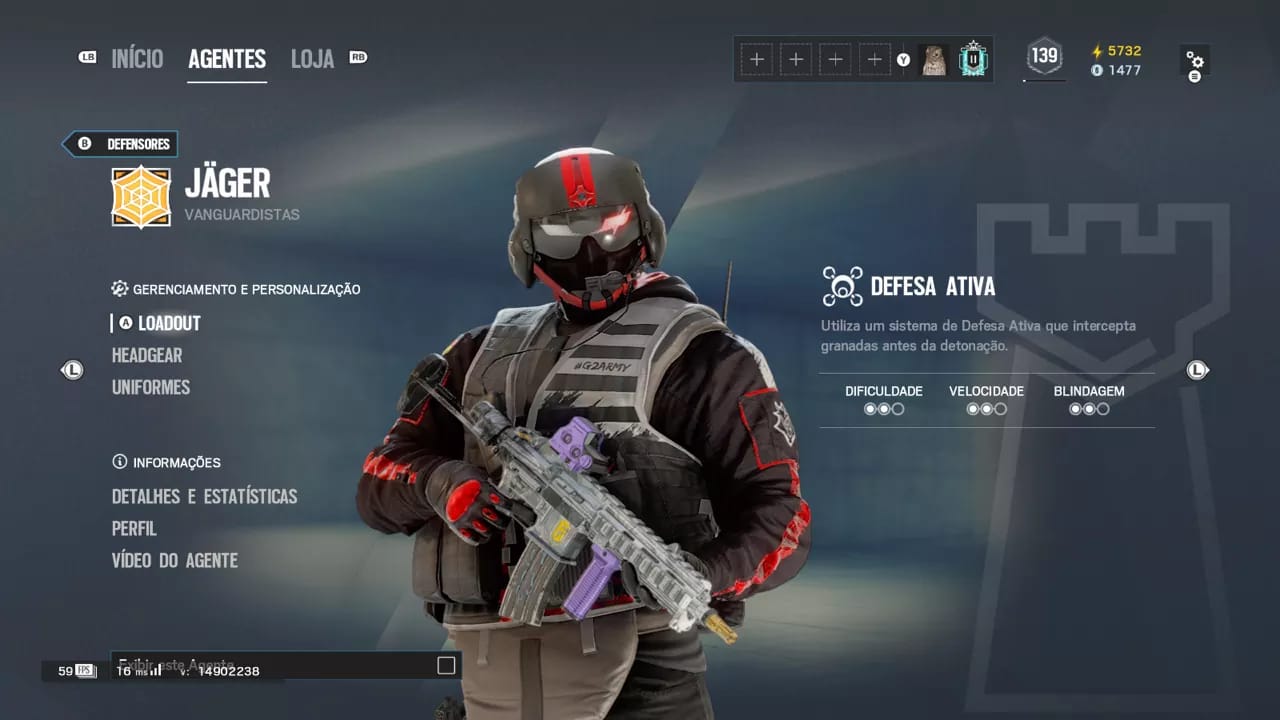Click the Informações info icon
Viewport: 1280px width, 720px height.
tap(118, 462)
